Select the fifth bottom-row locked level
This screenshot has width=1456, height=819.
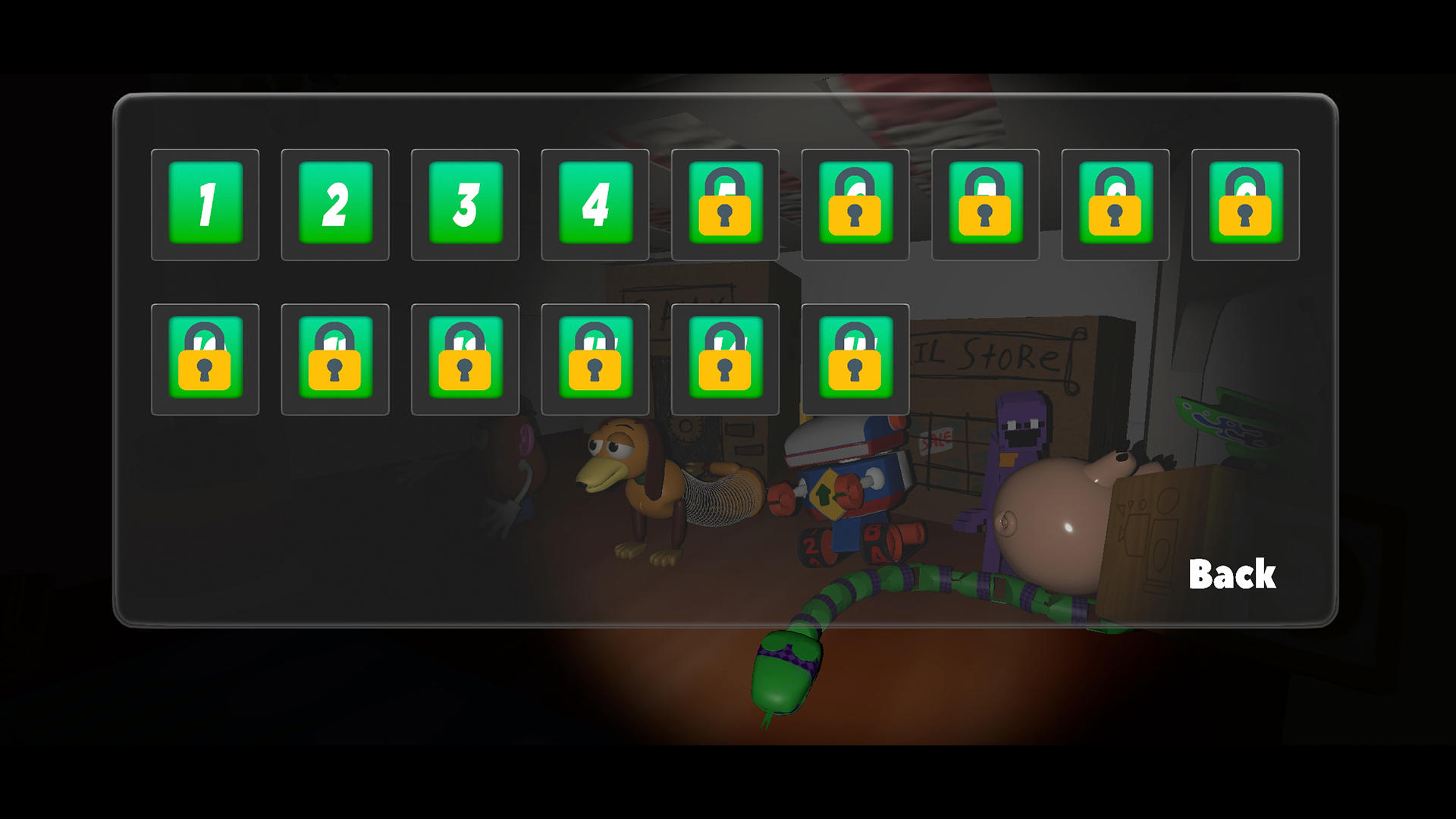click(x=725, y=358)
